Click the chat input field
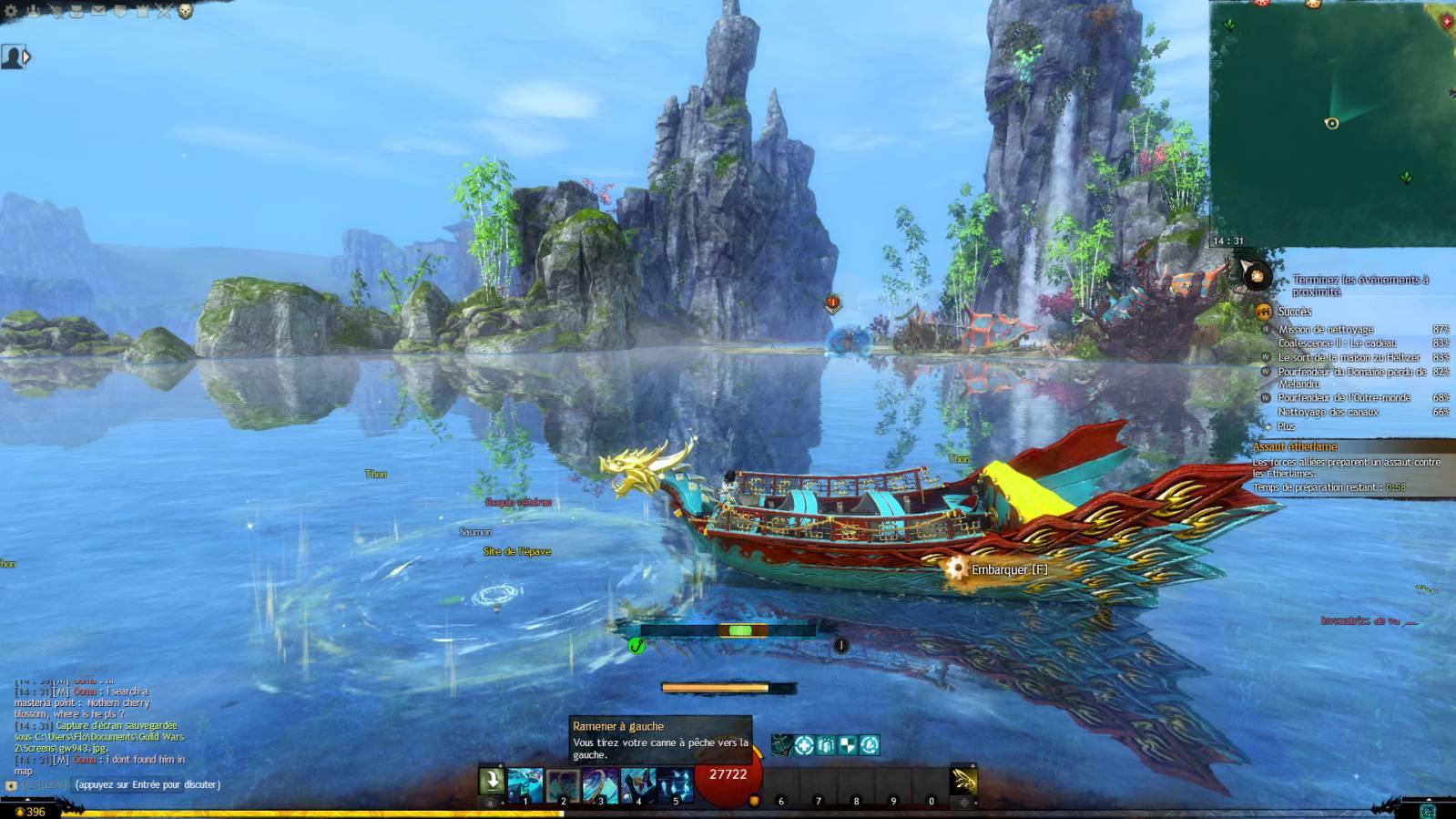This screenshot has width=1456, height=819. pos(147,784)
